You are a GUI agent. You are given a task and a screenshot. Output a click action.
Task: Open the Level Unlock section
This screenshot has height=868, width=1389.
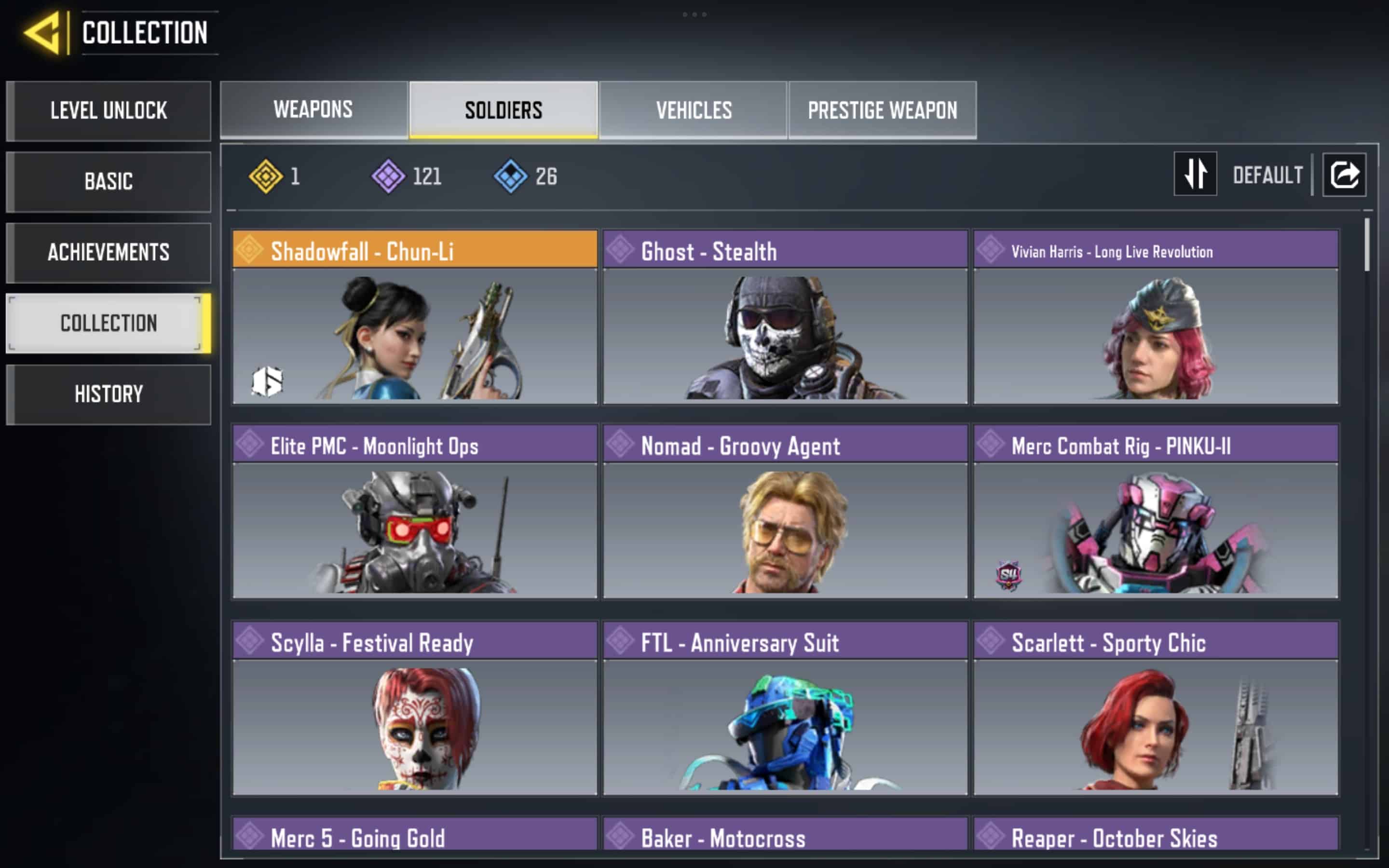pyautogui.click(x=109, y=111)
